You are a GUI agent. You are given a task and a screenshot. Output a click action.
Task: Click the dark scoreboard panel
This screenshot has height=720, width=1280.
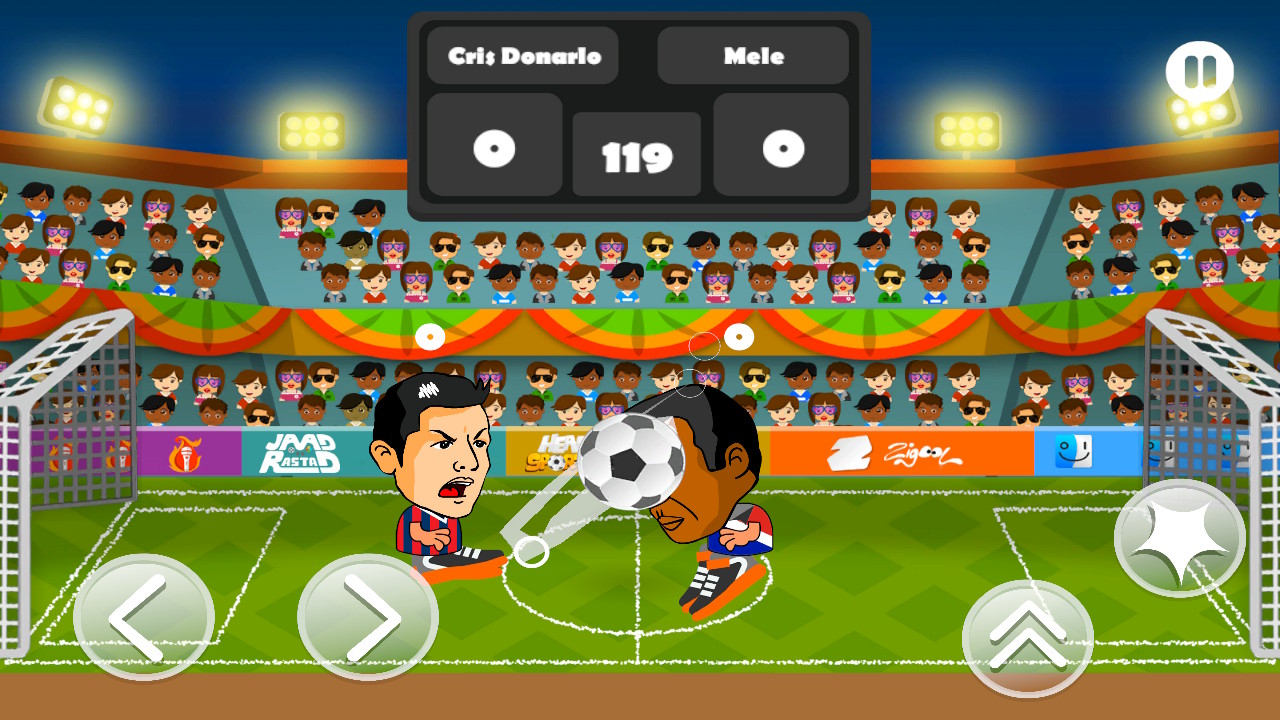(638, 110)
